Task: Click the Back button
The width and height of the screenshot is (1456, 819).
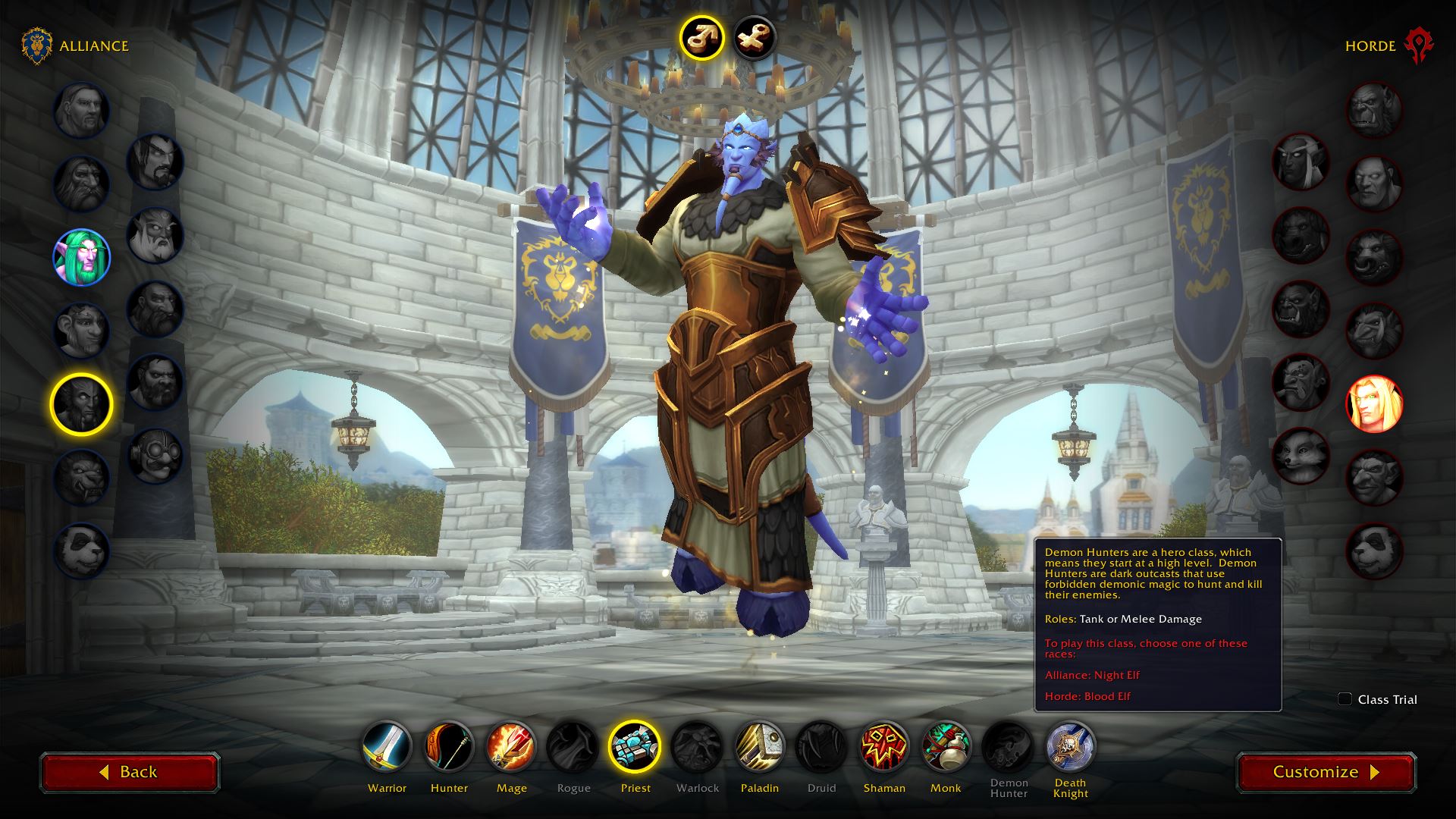Action: (x=130, y=772)
